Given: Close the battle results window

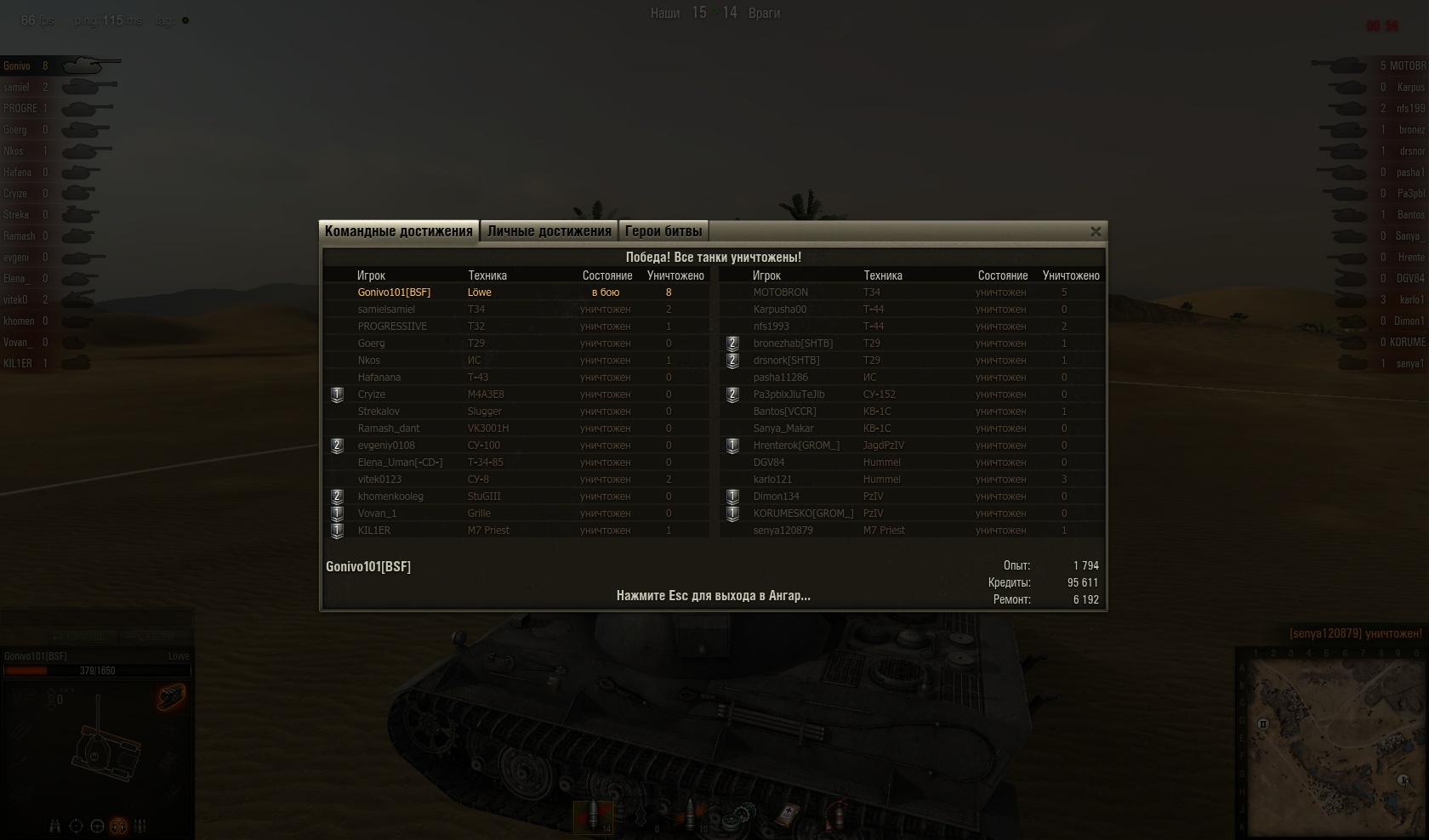Looking at the screenshot, I should [1096, 231].
